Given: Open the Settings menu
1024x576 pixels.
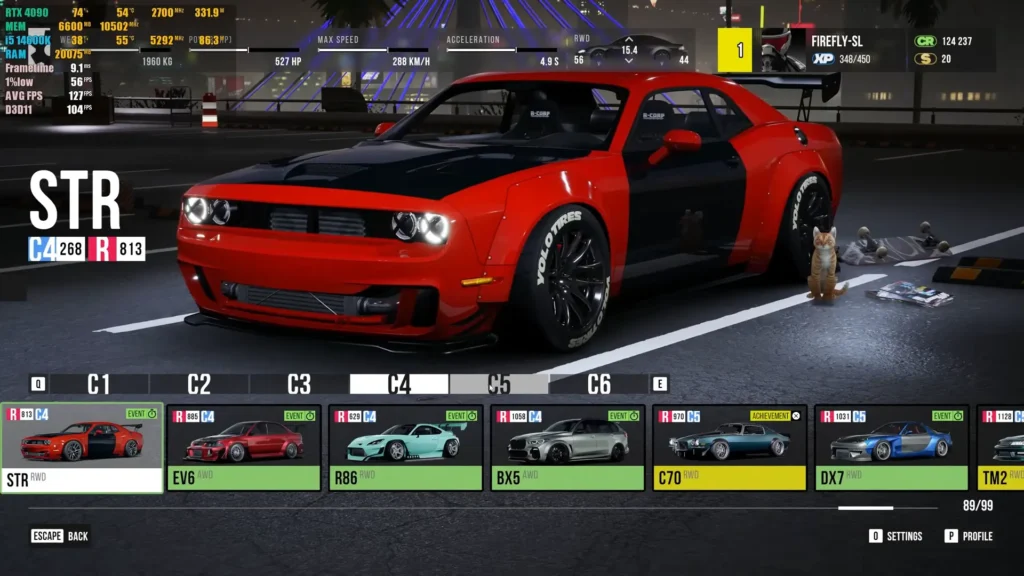Looking at the screenshot, I should (x=895, y=536).
